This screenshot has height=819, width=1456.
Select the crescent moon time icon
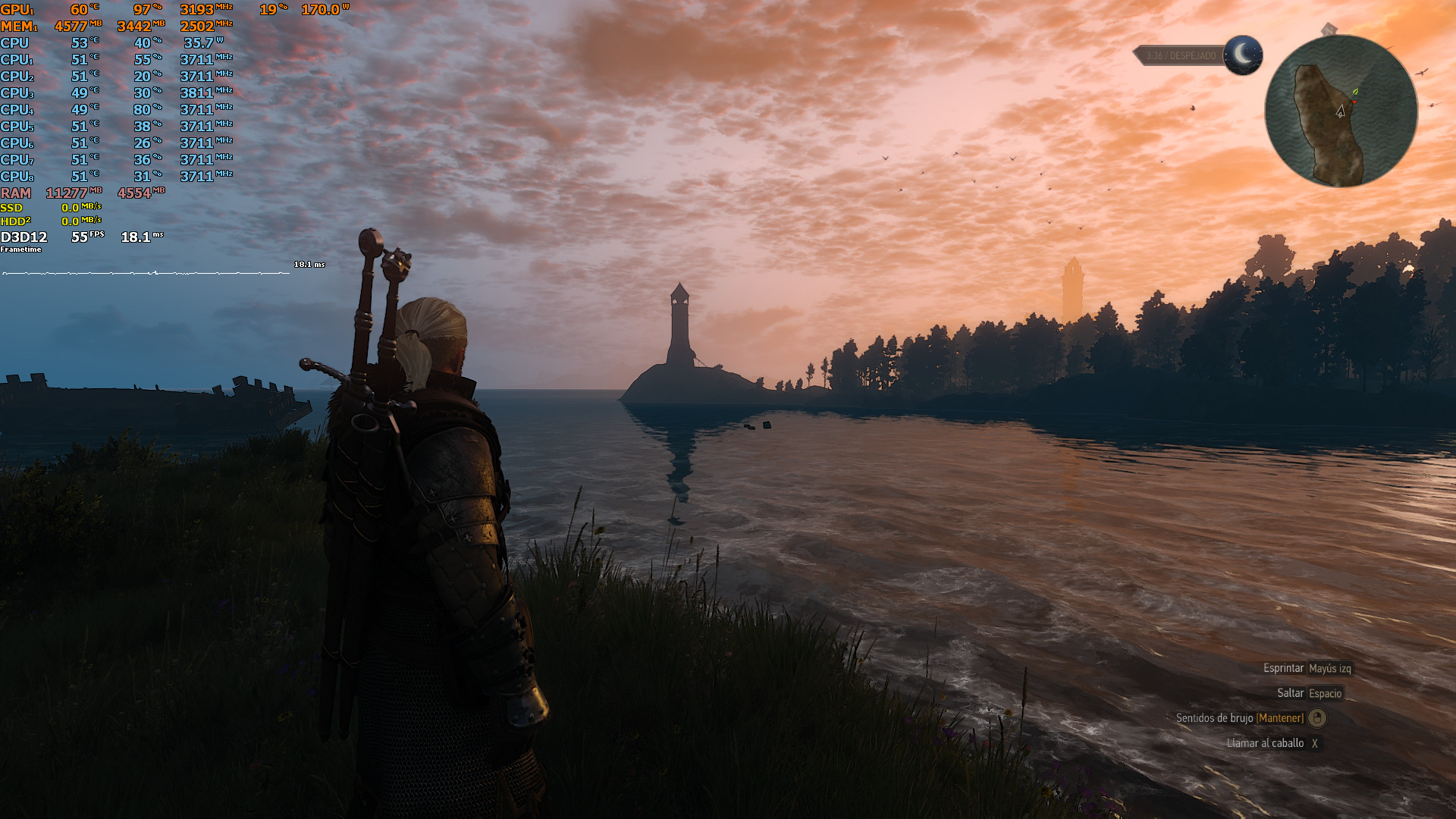pyautogui.click(x=1243, y=55)
